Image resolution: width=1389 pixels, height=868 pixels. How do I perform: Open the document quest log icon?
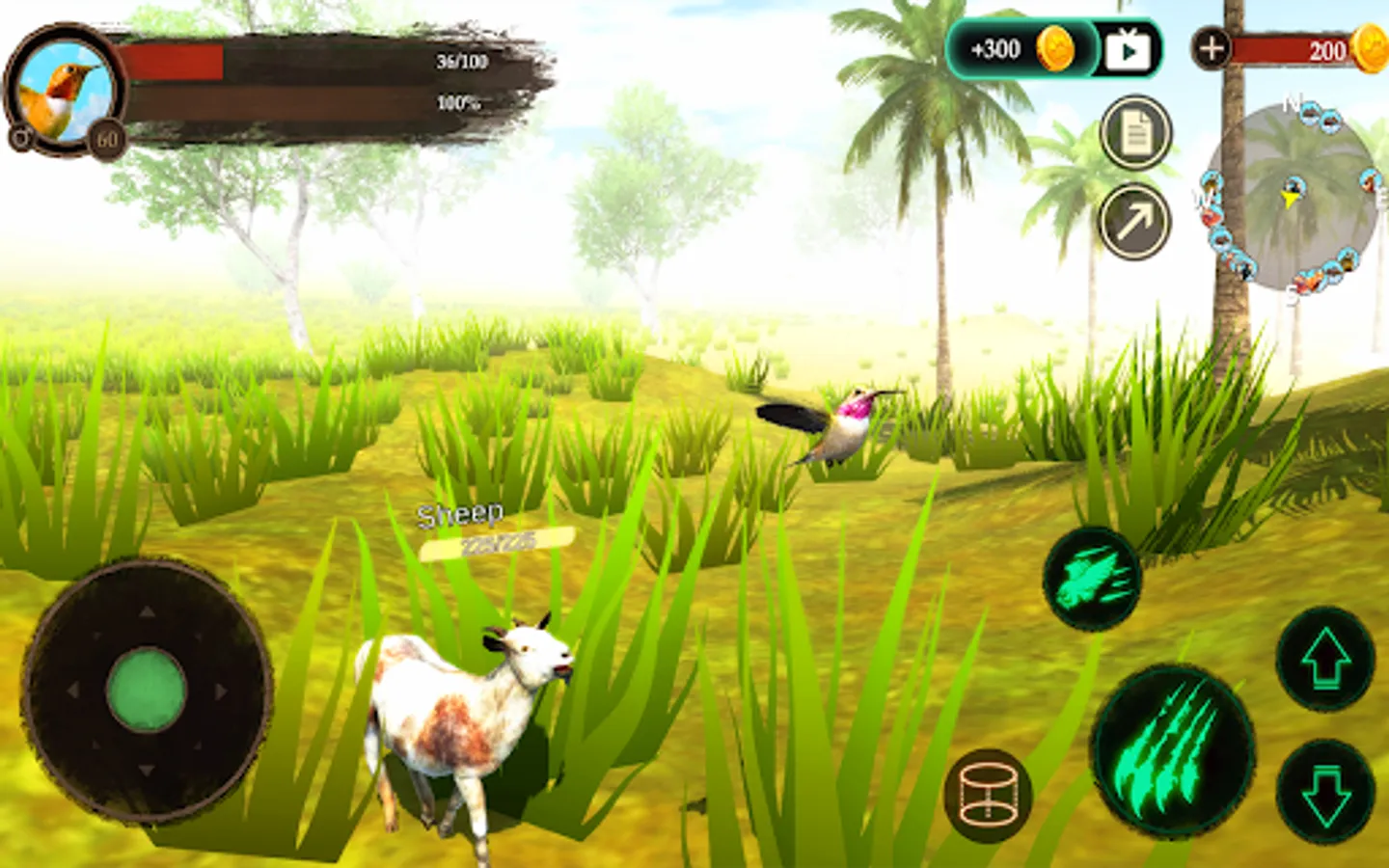1135,133
